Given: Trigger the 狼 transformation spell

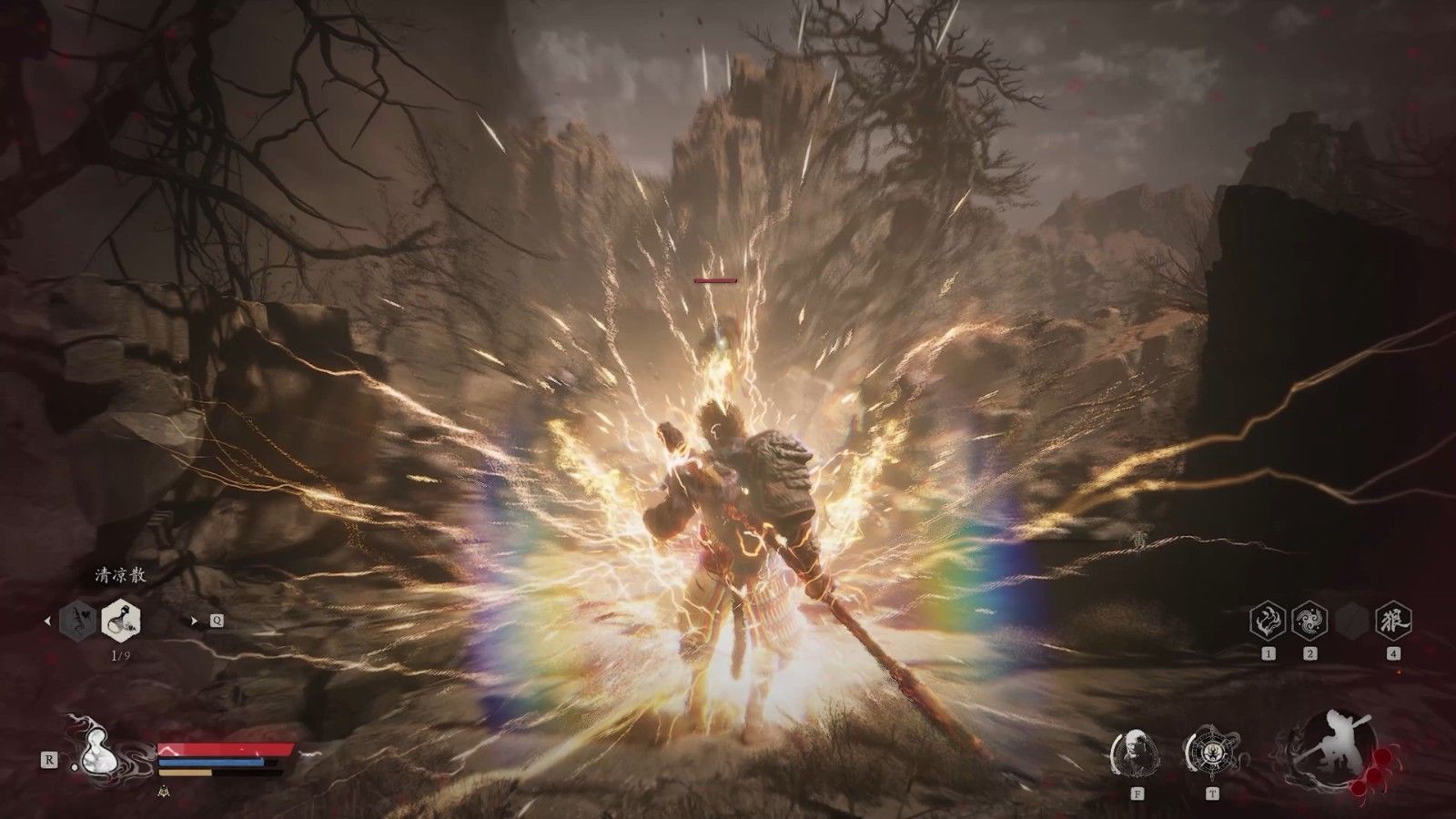Looking at the screenshot, I should [1393, 621].
